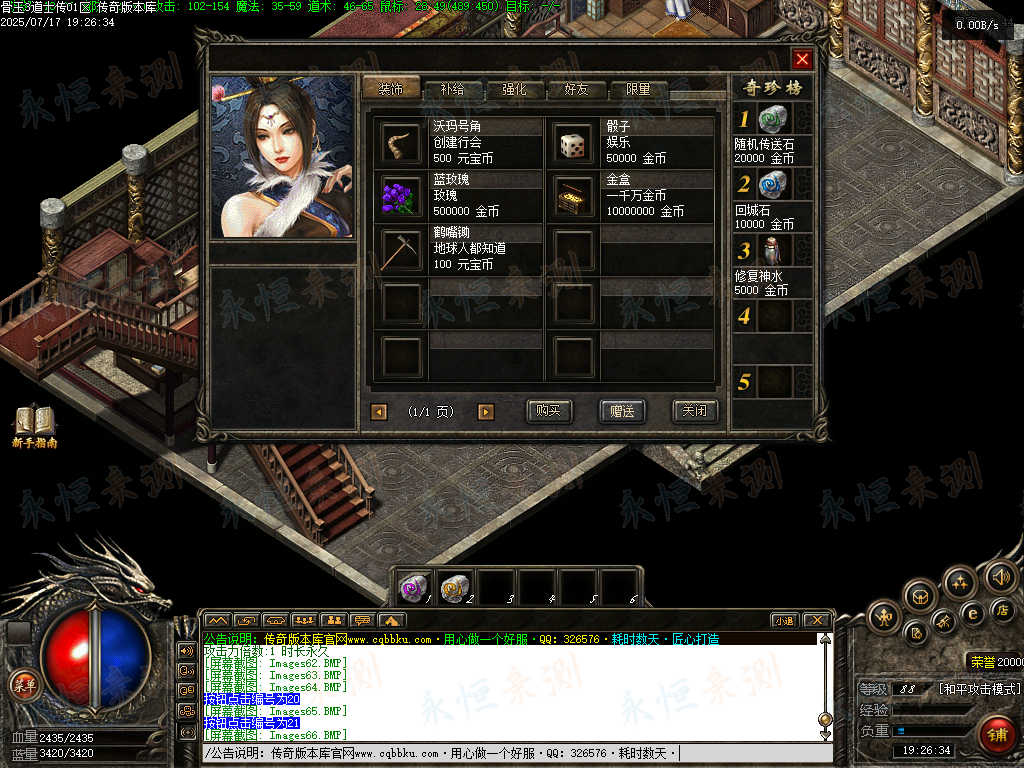The image size is (1024, 768).
Task: Open the 强化 enhancement tab
Action: click(x=513, y=89)
